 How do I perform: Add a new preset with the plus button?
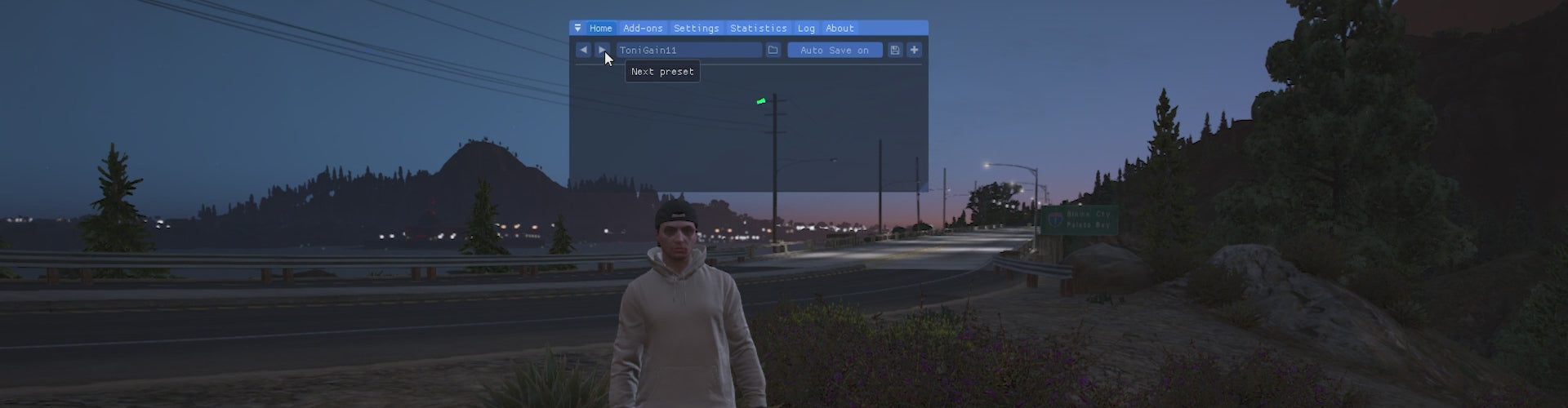(914, 51)
